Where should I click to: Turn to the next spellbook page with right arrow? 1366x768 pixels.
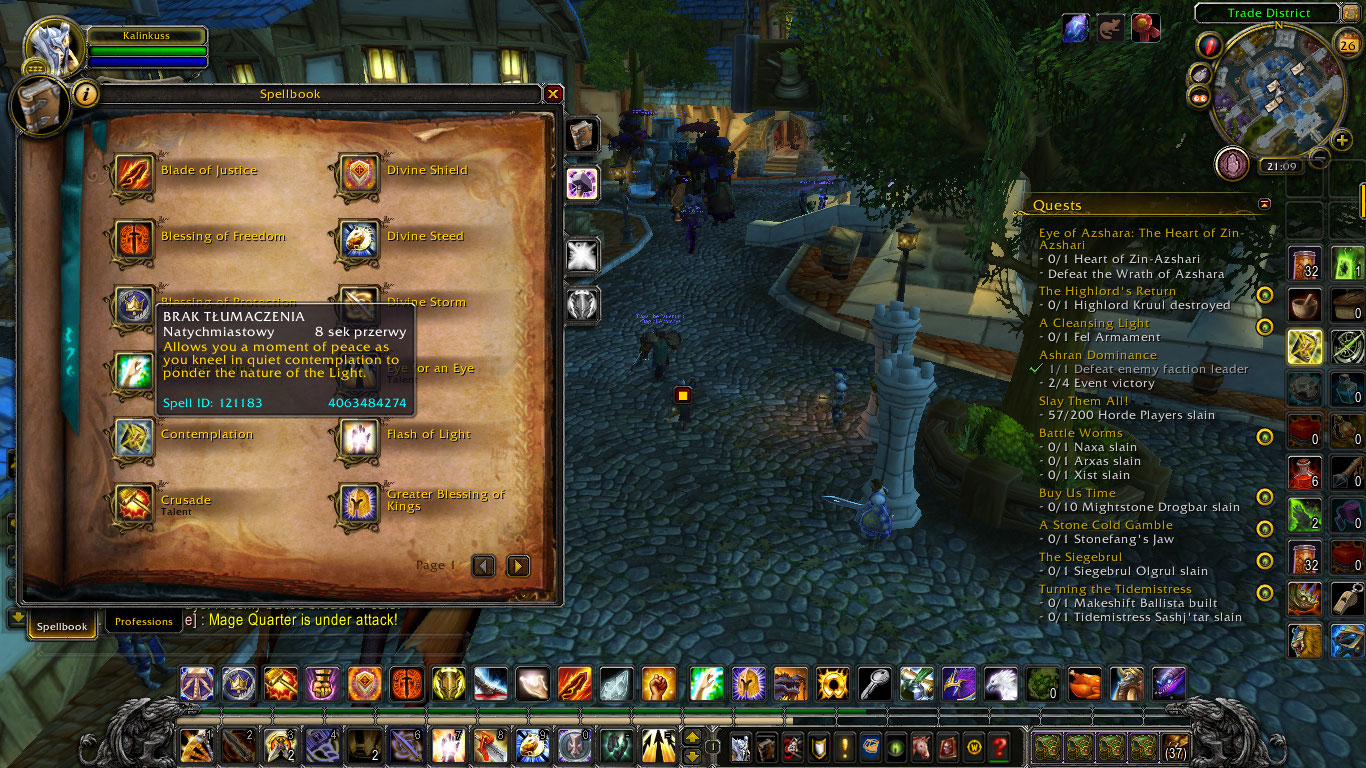518,565
